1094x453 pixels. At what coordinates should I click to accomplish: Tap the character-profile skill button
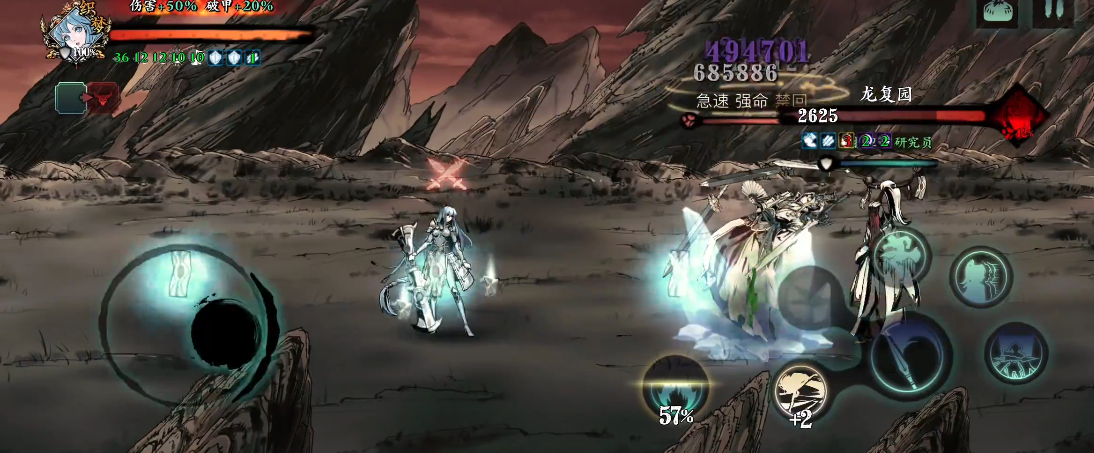pyautogui.click(x=980, y=277)
